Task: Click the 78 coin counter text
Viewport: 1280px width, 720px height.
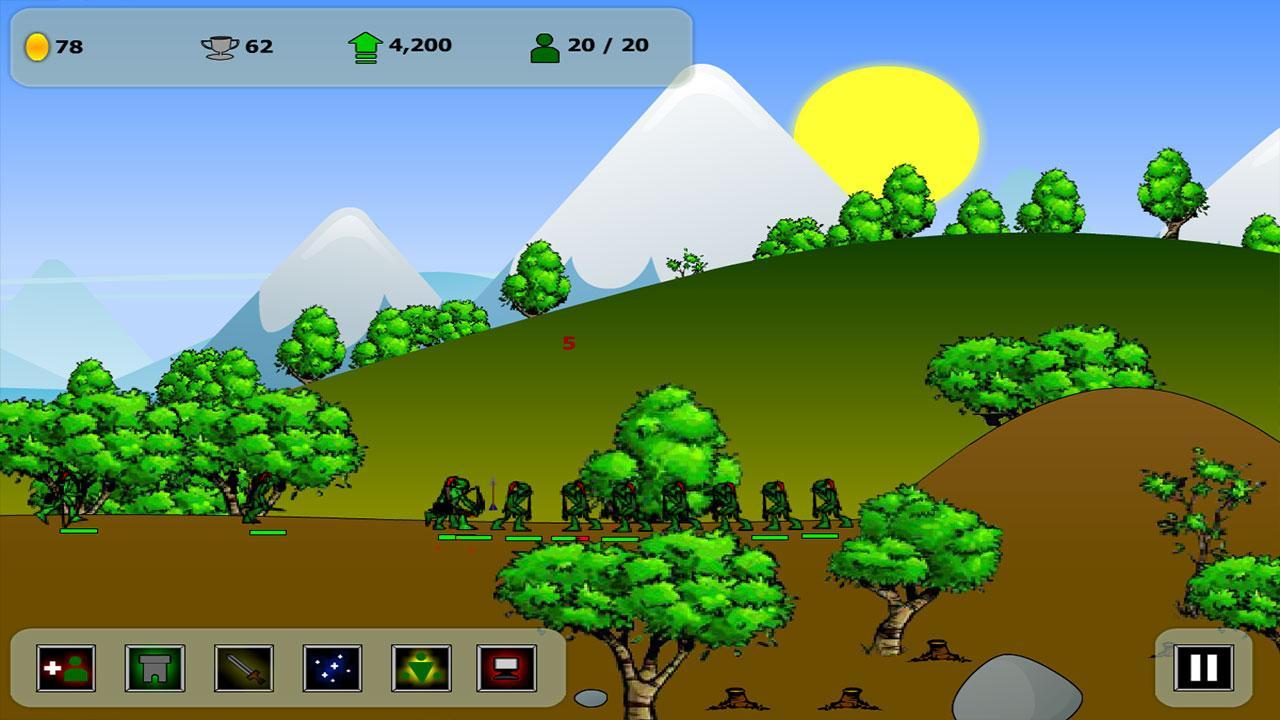Action: pyautogui.click(x=67, y=44)
